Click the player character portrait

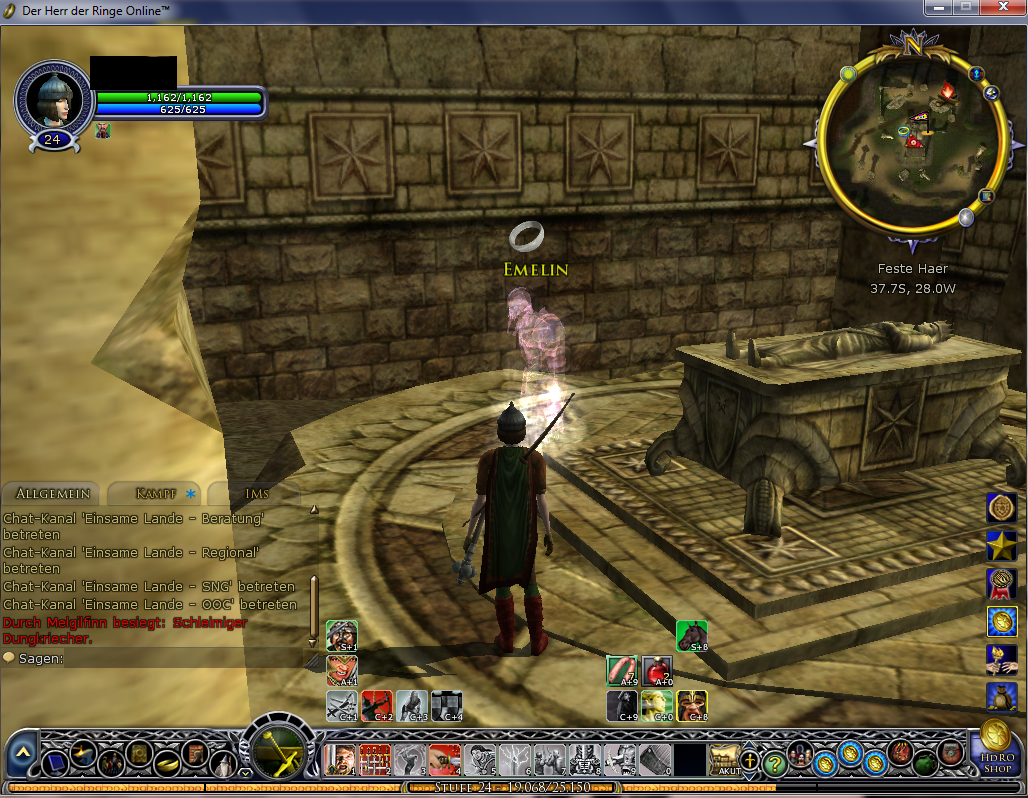pyautogui.click(x=52, y=97)
